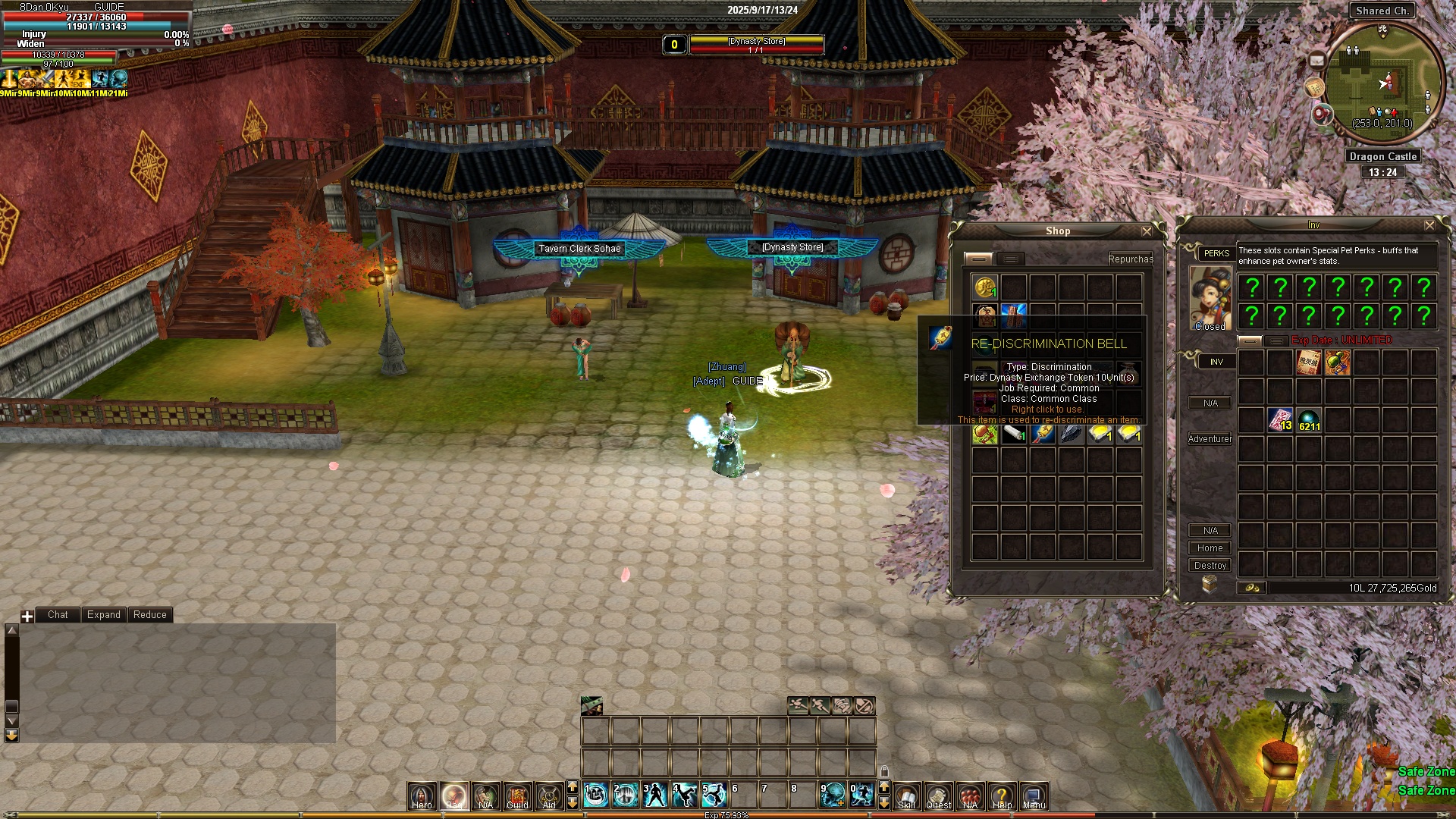Switch to the Chat tab
The height and width of the screenshot is (819, 1456).
tap(58, 615)
